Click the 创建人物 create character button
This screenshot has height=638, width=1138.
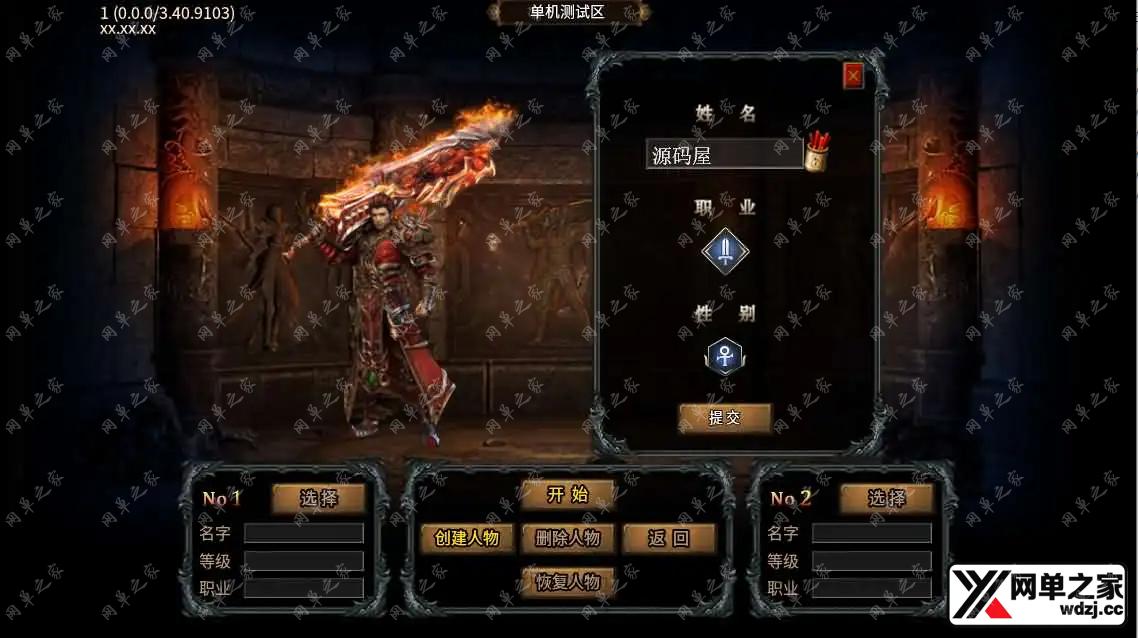(466, 538)
